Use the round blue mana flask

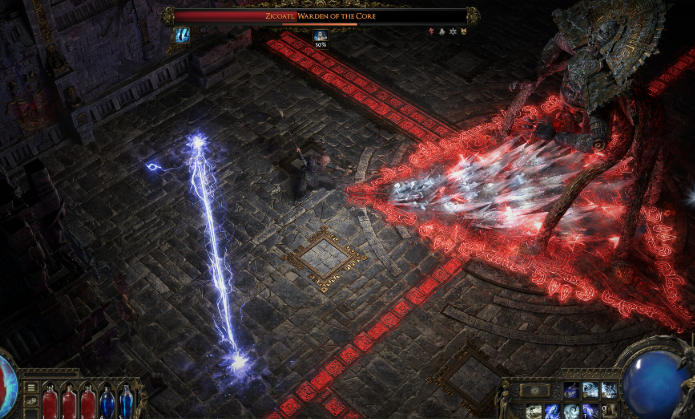click(x=107, y=403)
